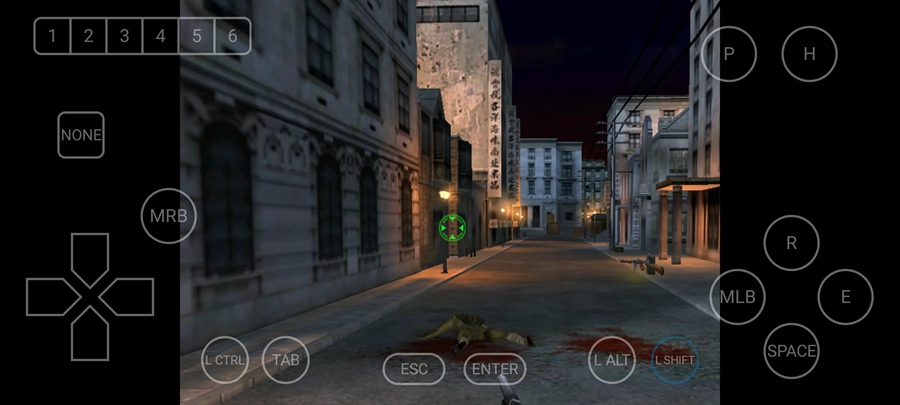Tap the D-pad down arrow
This screenshot has width=900, height=405.
[90, 336]
